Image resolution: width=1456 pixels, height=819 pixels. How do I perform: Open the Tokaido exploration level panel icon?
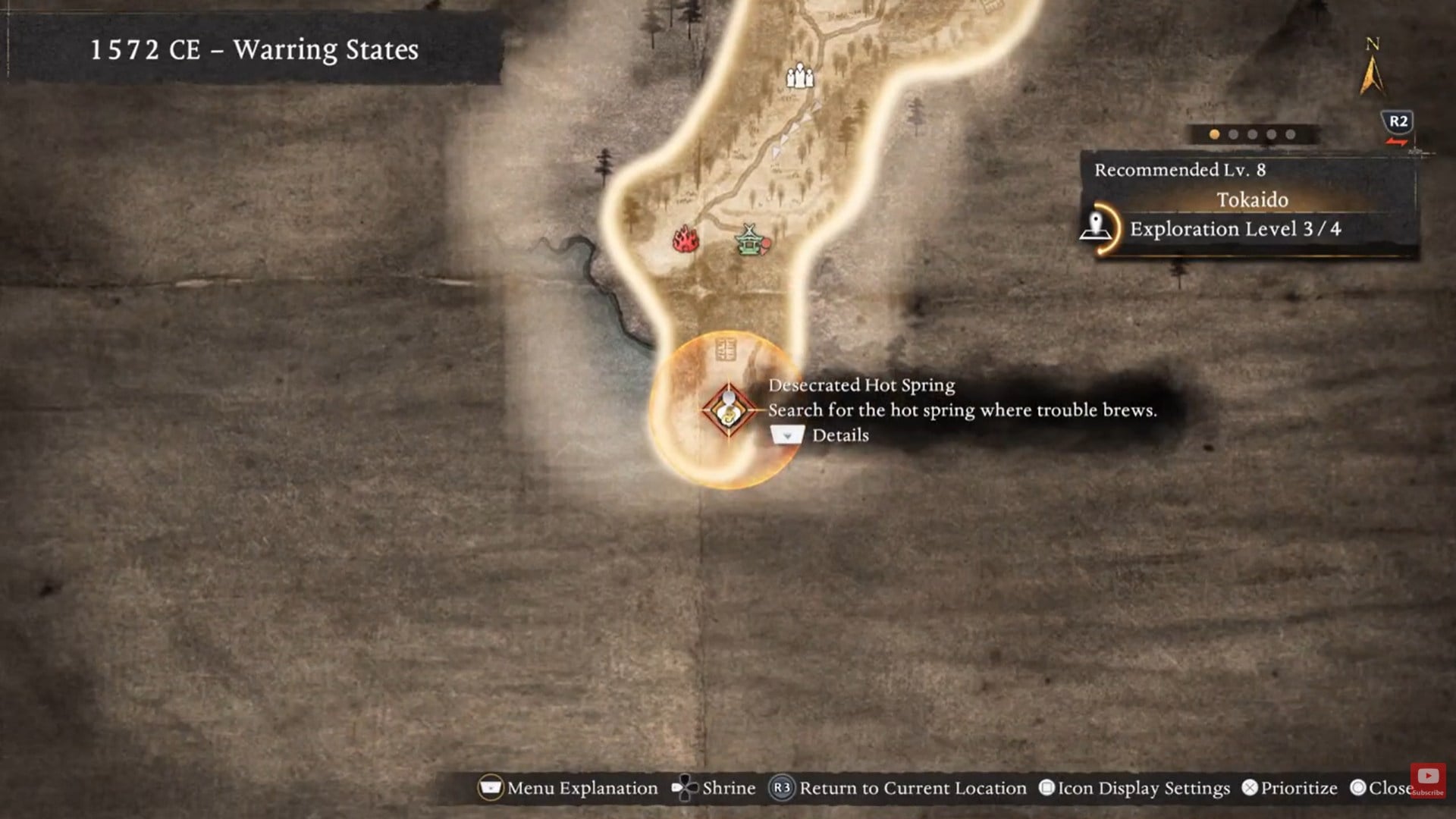[x=1097, y=225]
